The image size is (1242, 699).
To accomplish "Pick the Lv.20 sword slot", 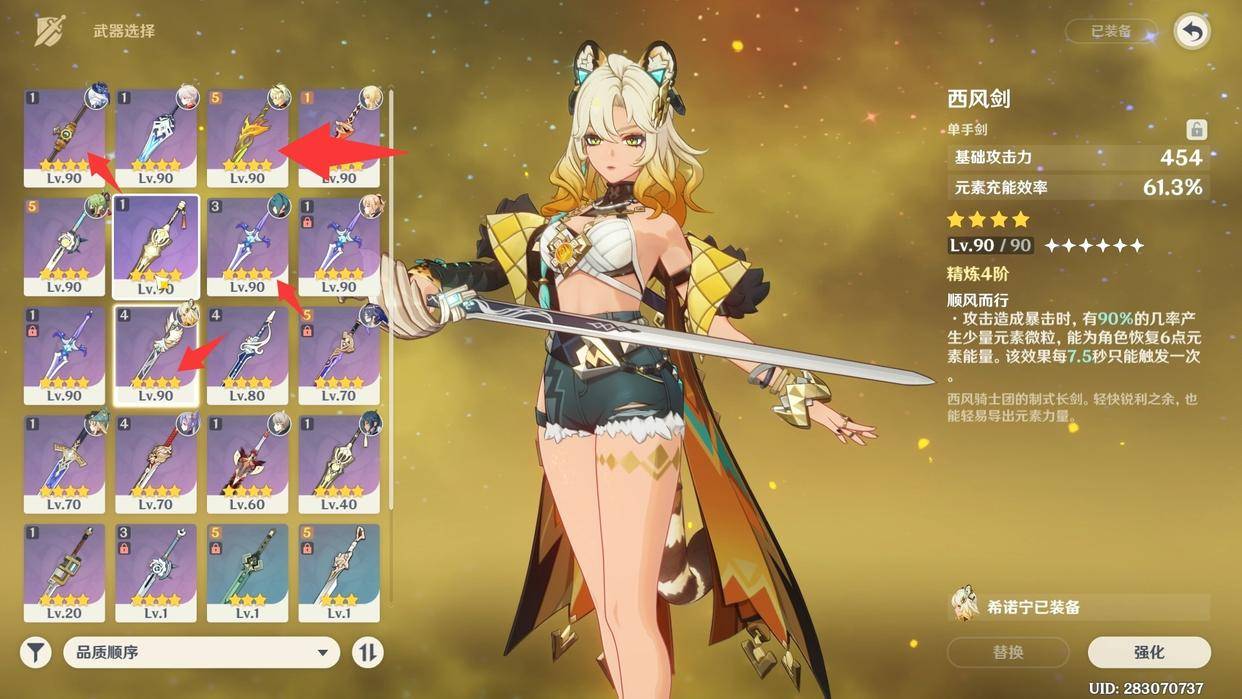I will pyautogui.click(x=64, y=572).
